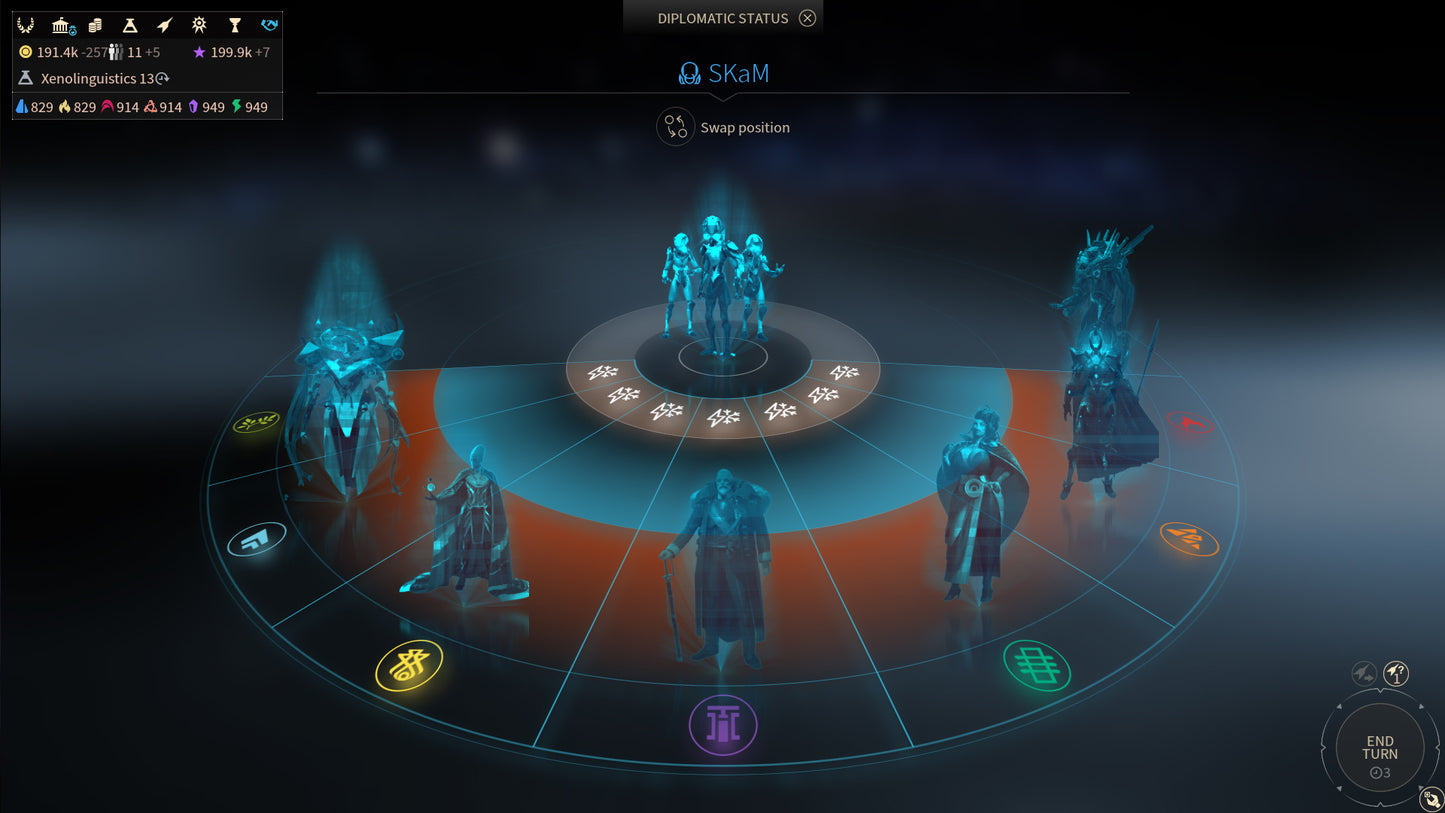The width and height of the screenshot is (1445, 813).
Task: Click the active blue Diplomacy icon
Action: (x=268, y=25)
